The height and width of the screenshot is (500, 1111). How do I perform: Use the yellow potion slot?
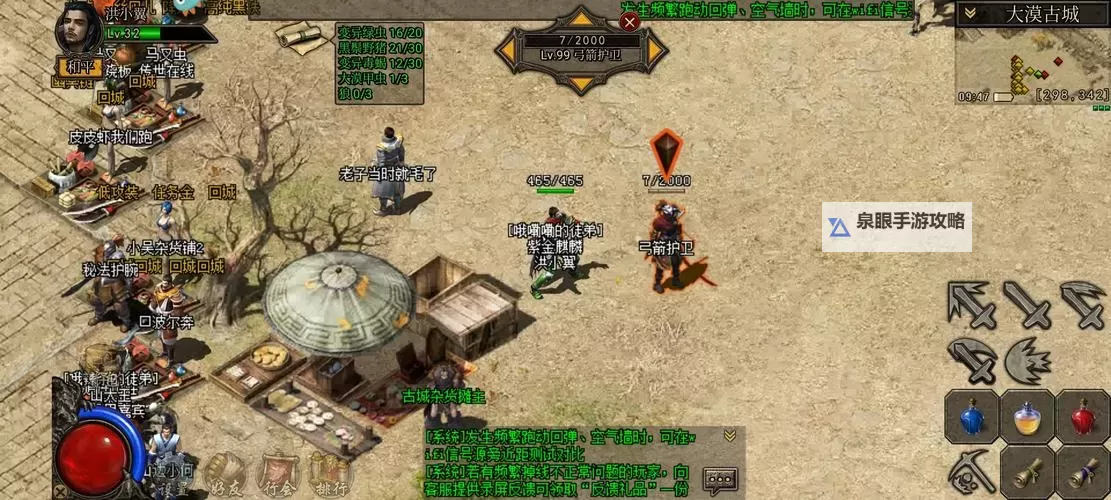click(x=1026, y=416)
